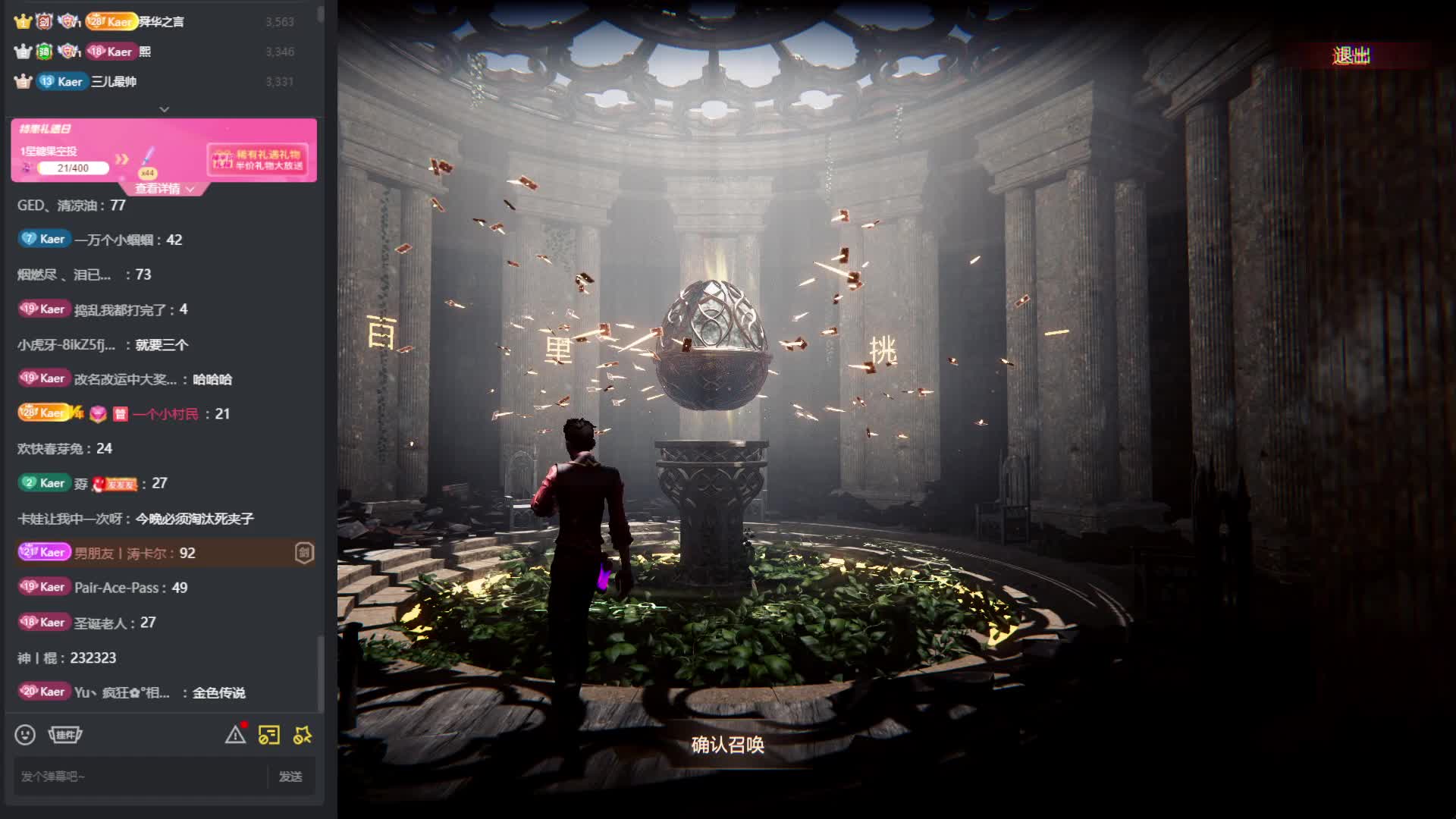1456x819 pixels.
Task: Open the emoji smiley picker
Action: (25, 735)
